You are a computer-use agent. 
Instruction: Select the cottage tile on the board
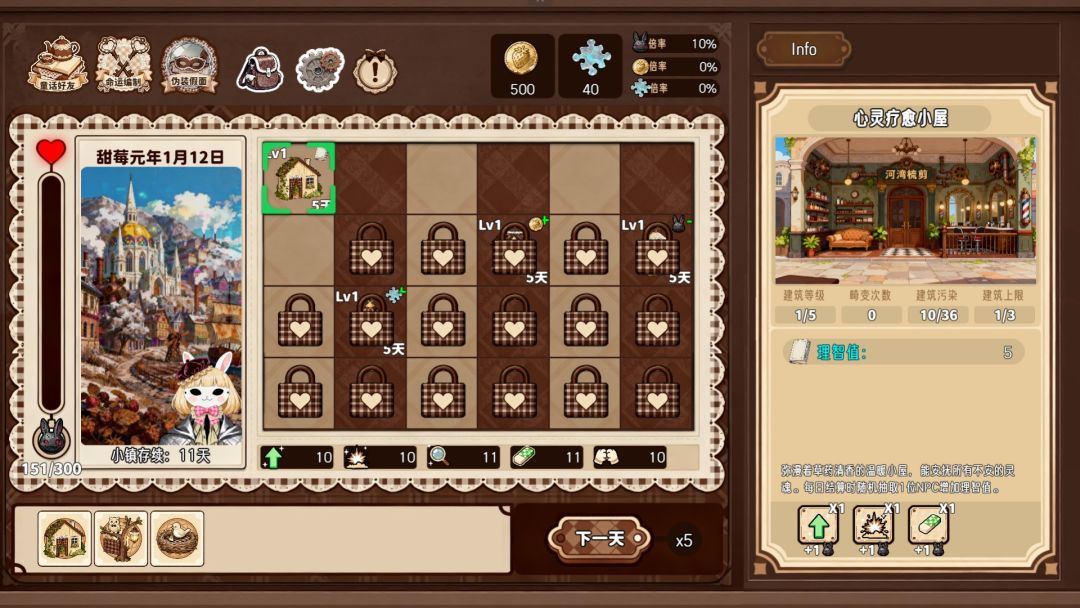pyautogui.click(x=298, y=178)
